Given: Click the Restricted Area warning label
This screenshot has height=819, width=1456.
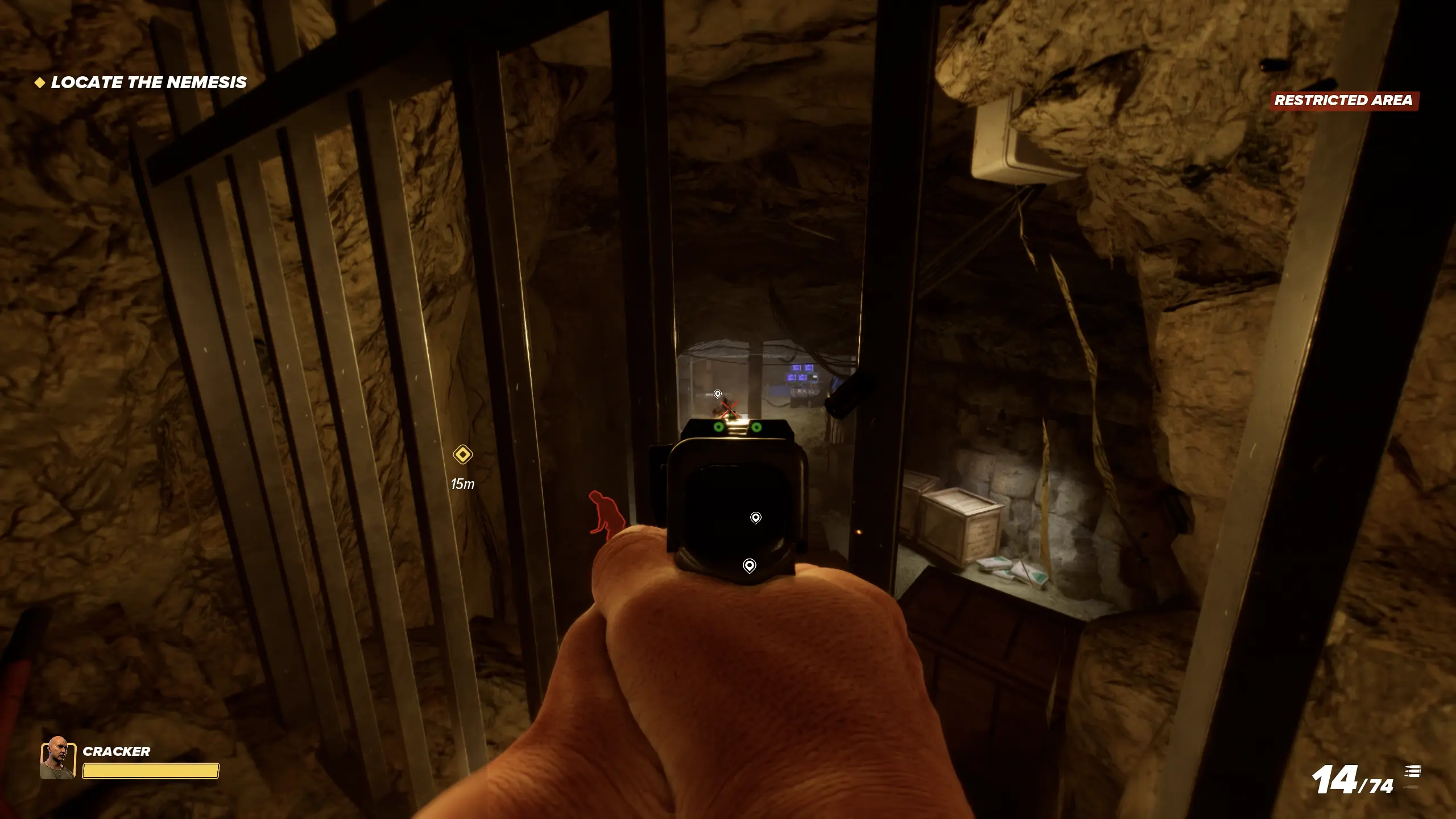Looking at the screenshot, I should (1343, 101).
